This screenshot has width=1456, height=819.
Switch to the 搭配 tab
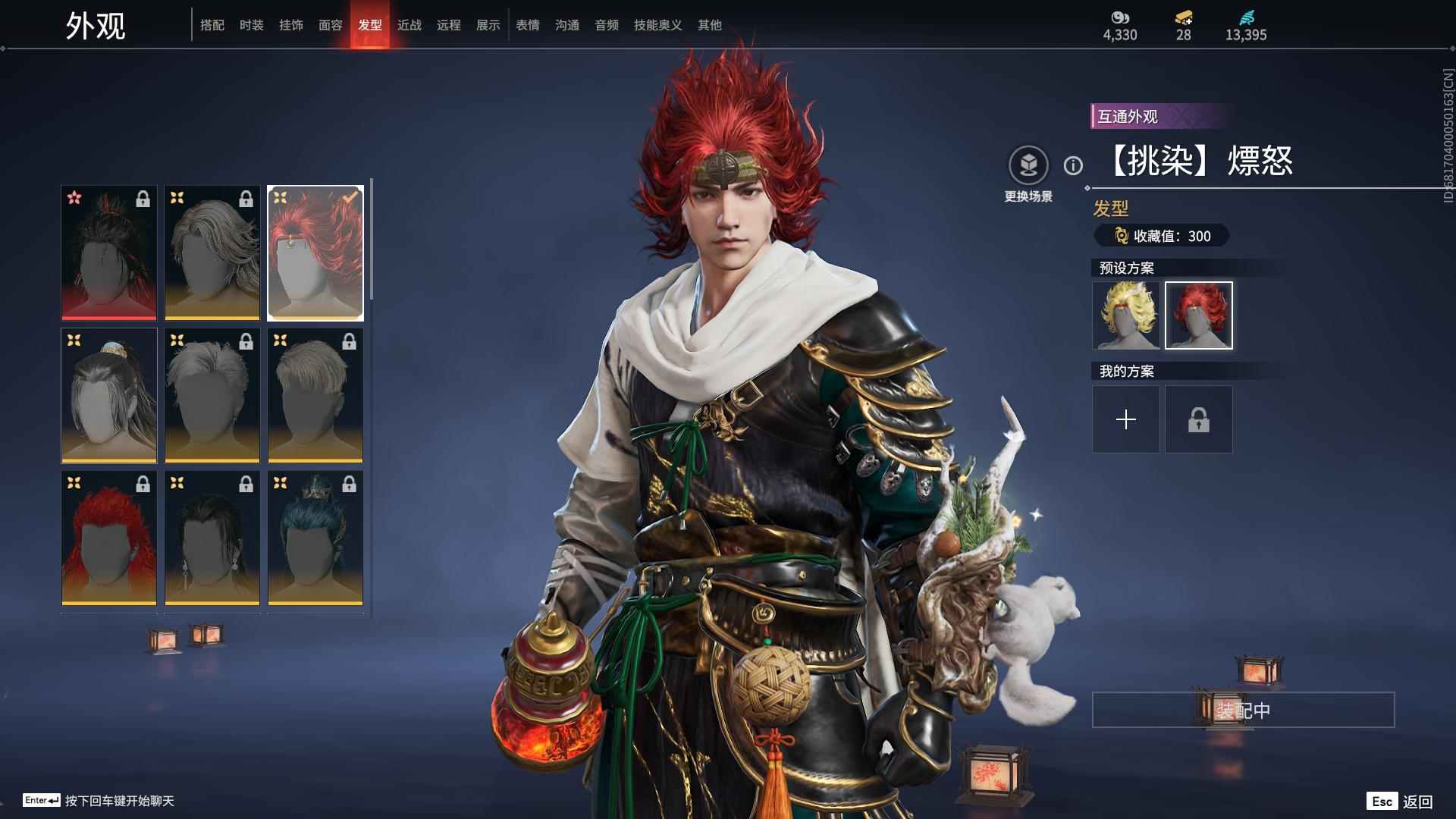(212, 25)
